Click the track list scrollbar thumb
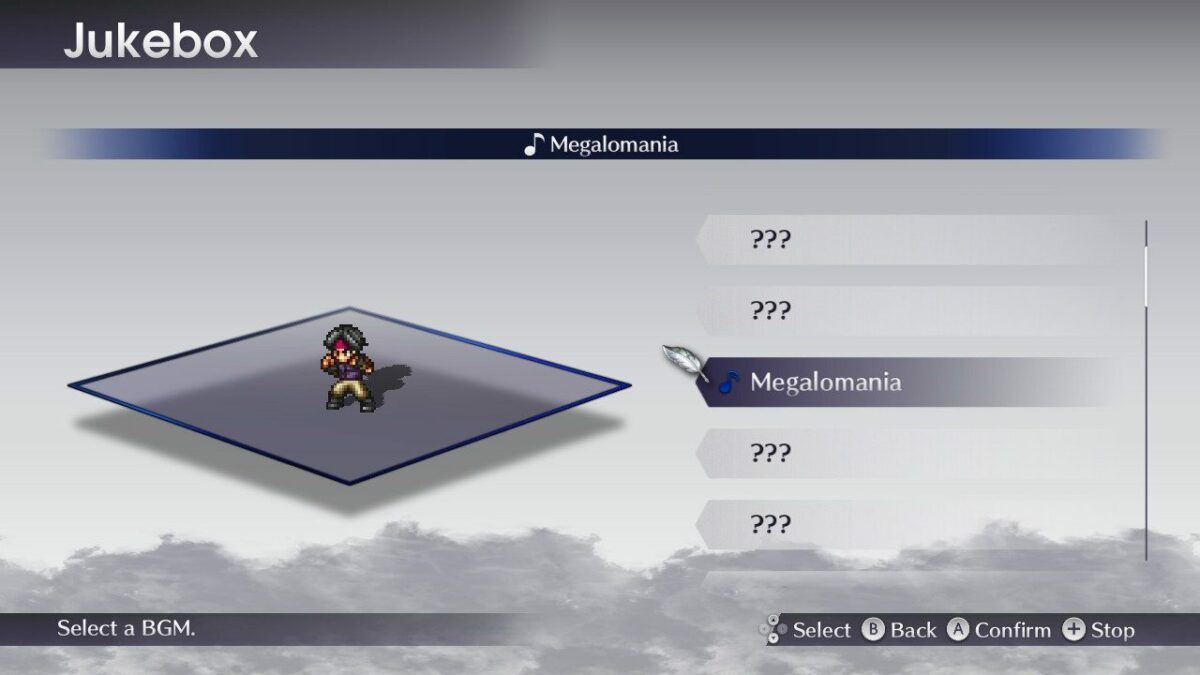 [1146, 275]
